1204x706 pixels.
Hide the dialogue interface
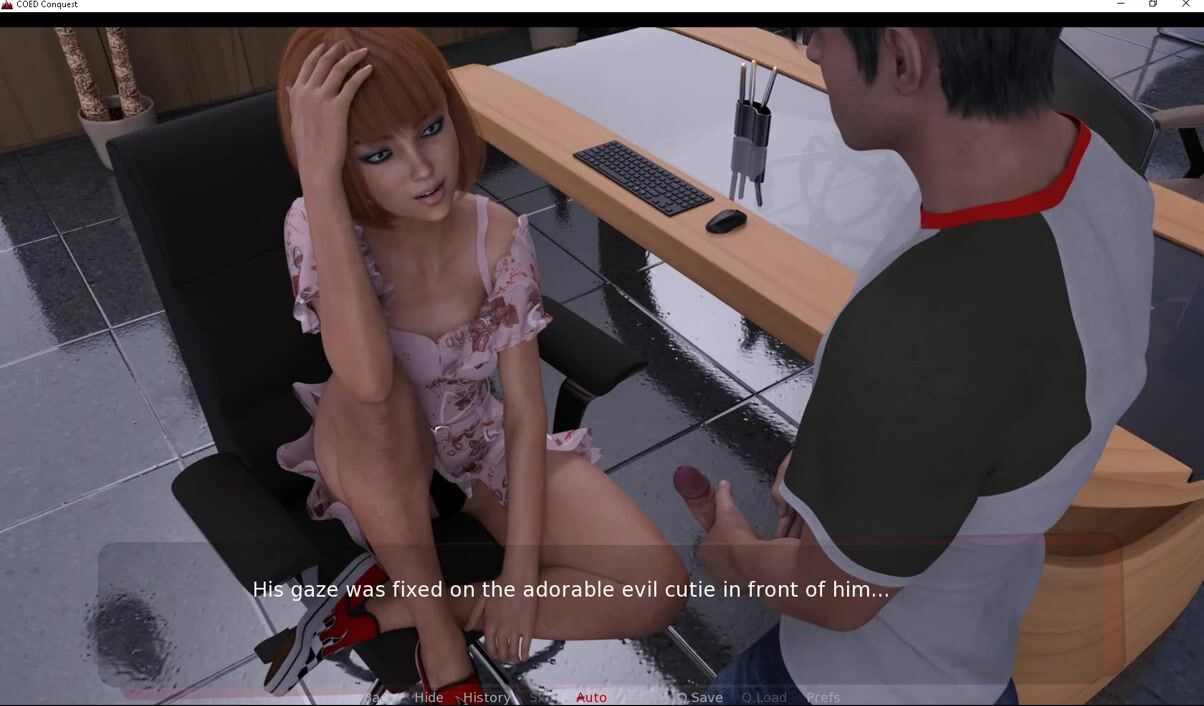coord(428,697)
